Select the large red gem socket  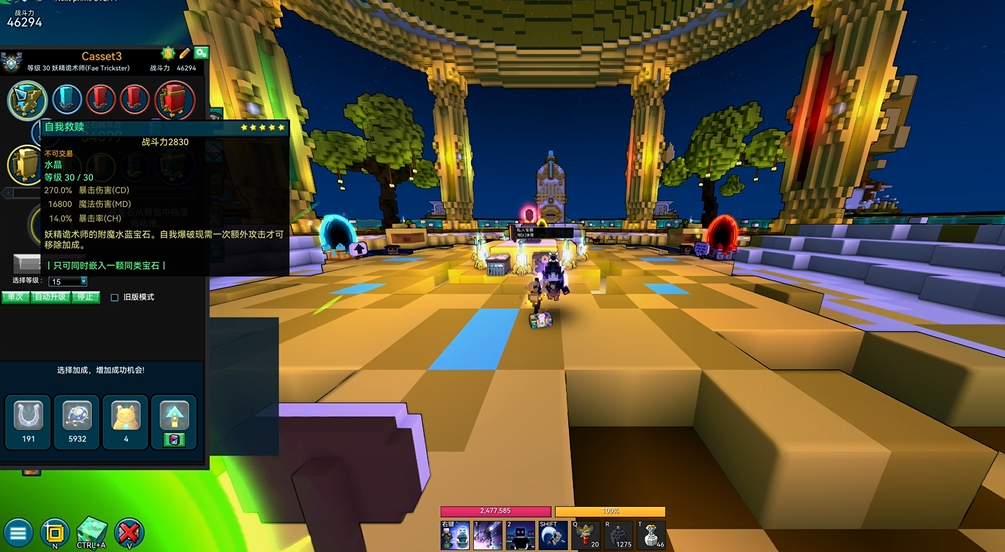173,100
